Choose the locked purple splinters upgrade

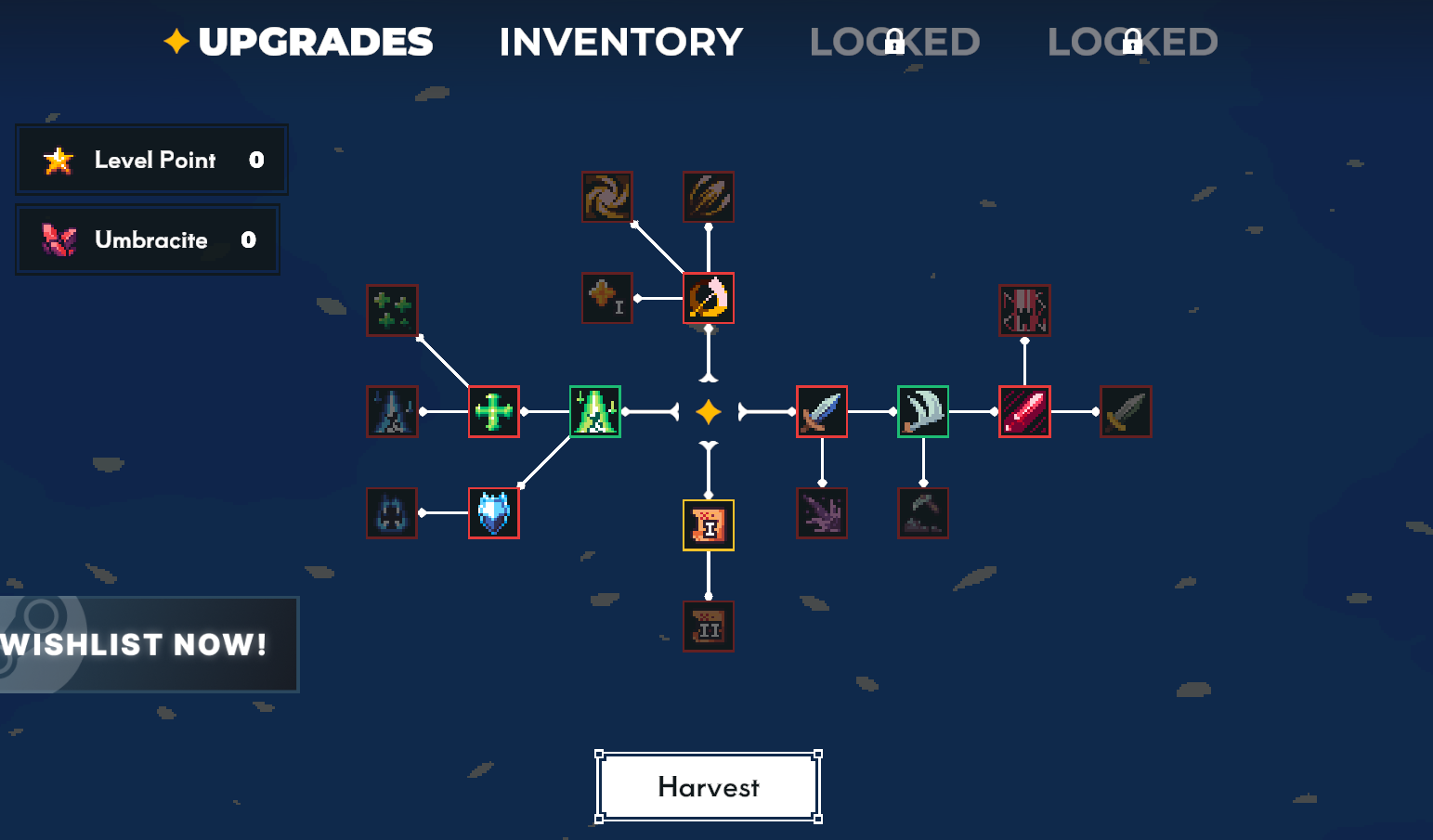tap(822, 512)
